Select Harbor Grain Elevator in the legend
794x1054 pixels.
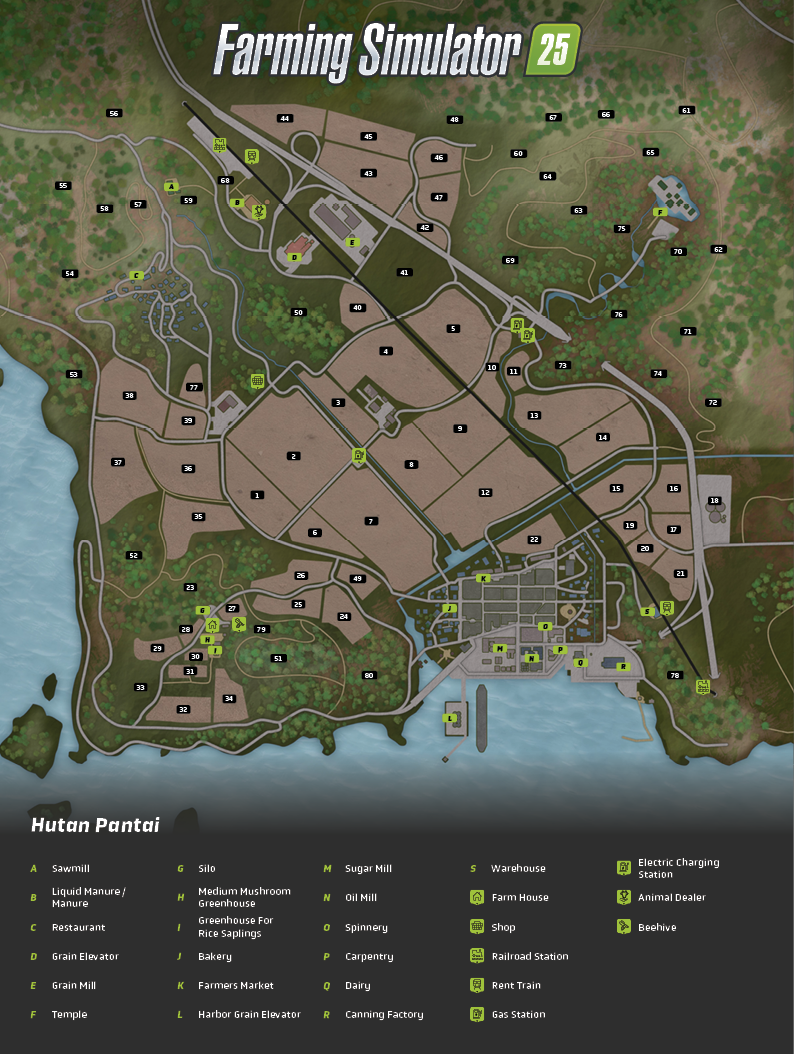[248, 1014]
